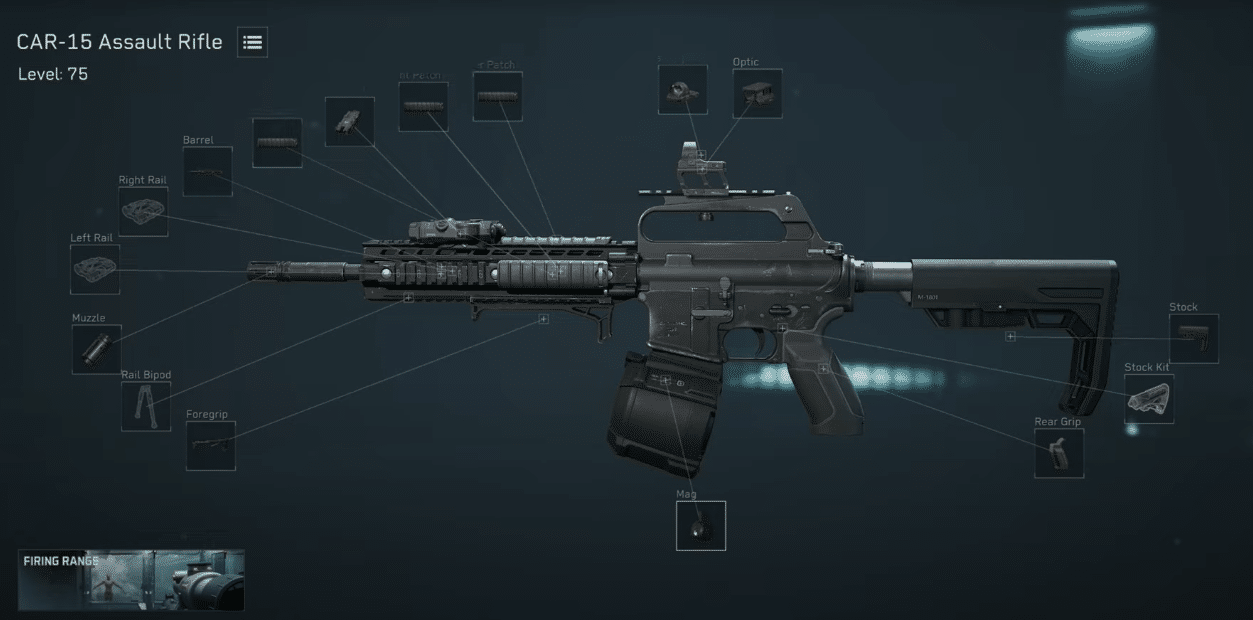This screenshot has width=1253, height=620.
Task: Select the red dot sight slot beside Optic
Action: pyautogui.click(x=683, y=90)
